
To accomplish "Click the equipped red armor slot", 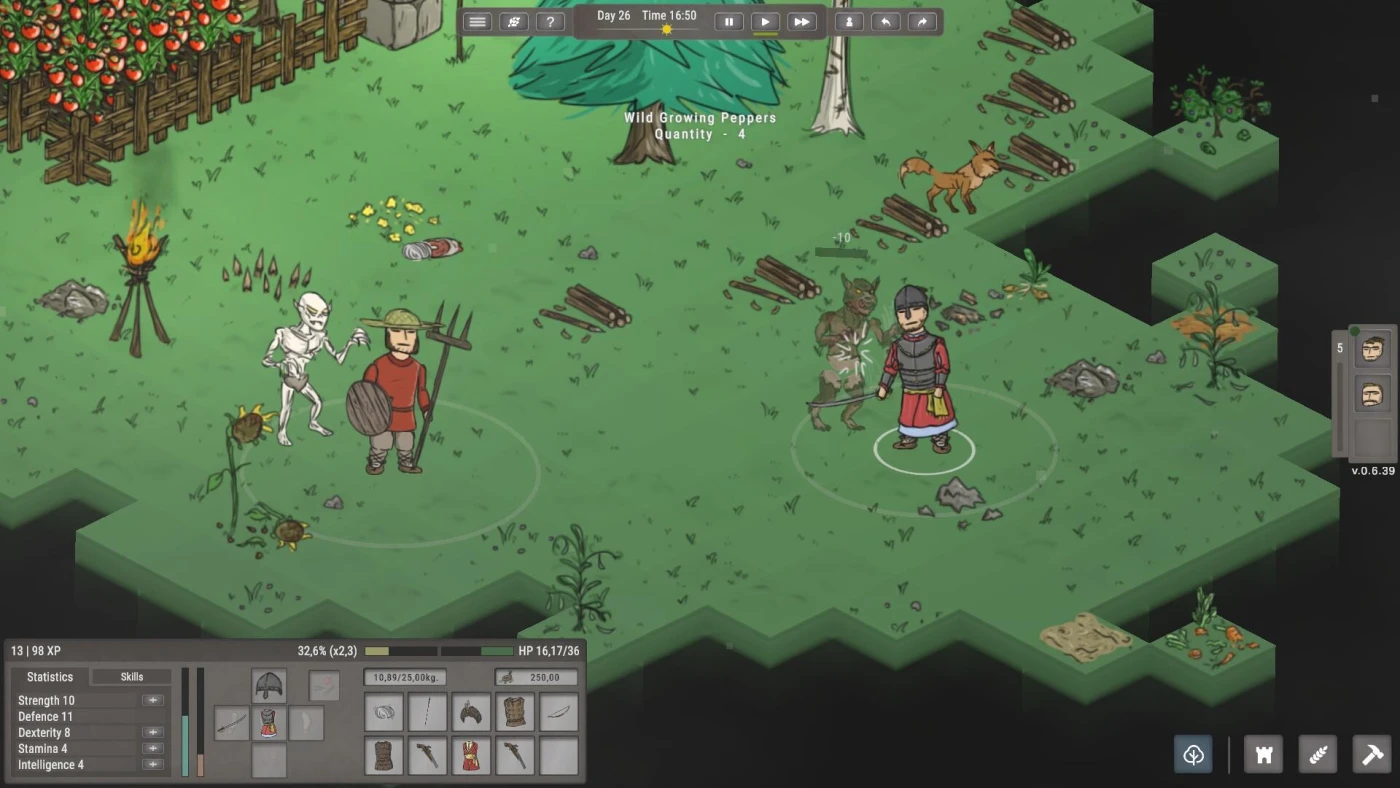I will click(x=269, y=723).
